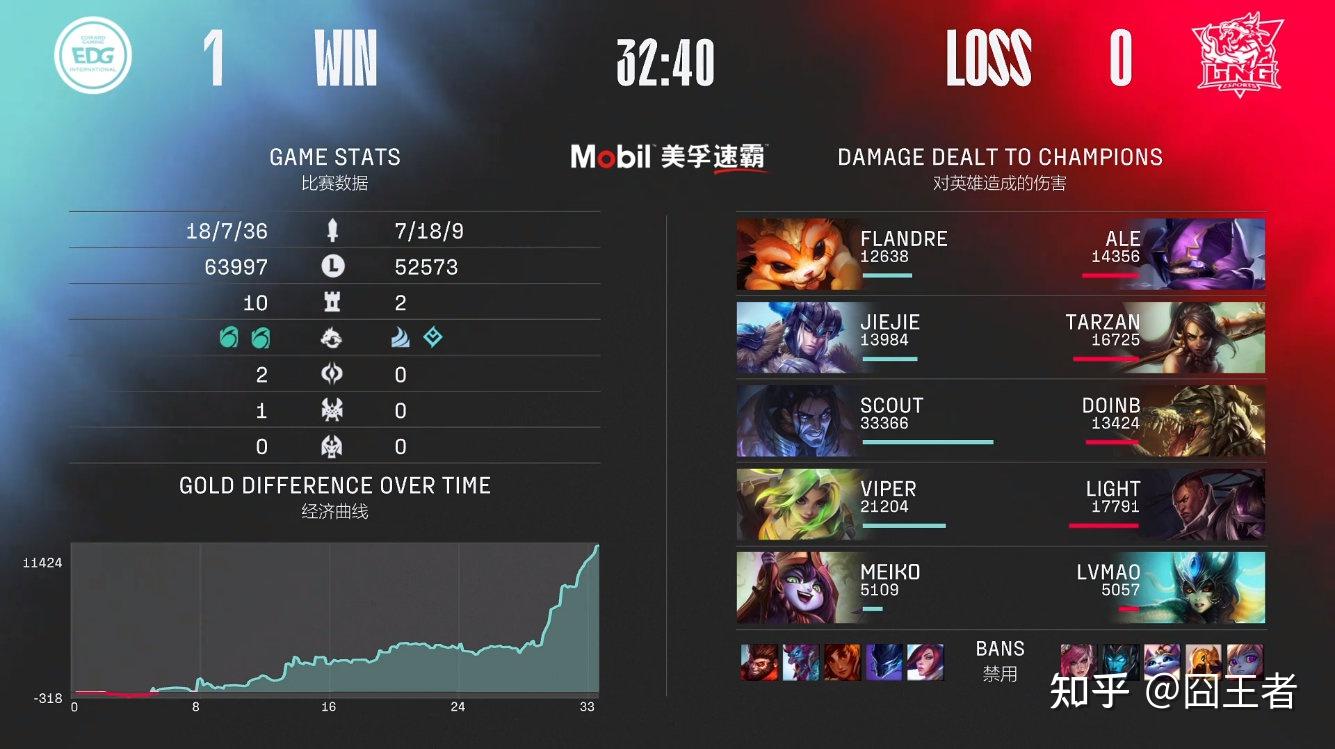This screenshot has height=749, width=1335.
Task: Select the Rift Herald stat icon
Action: pos(332,374)
